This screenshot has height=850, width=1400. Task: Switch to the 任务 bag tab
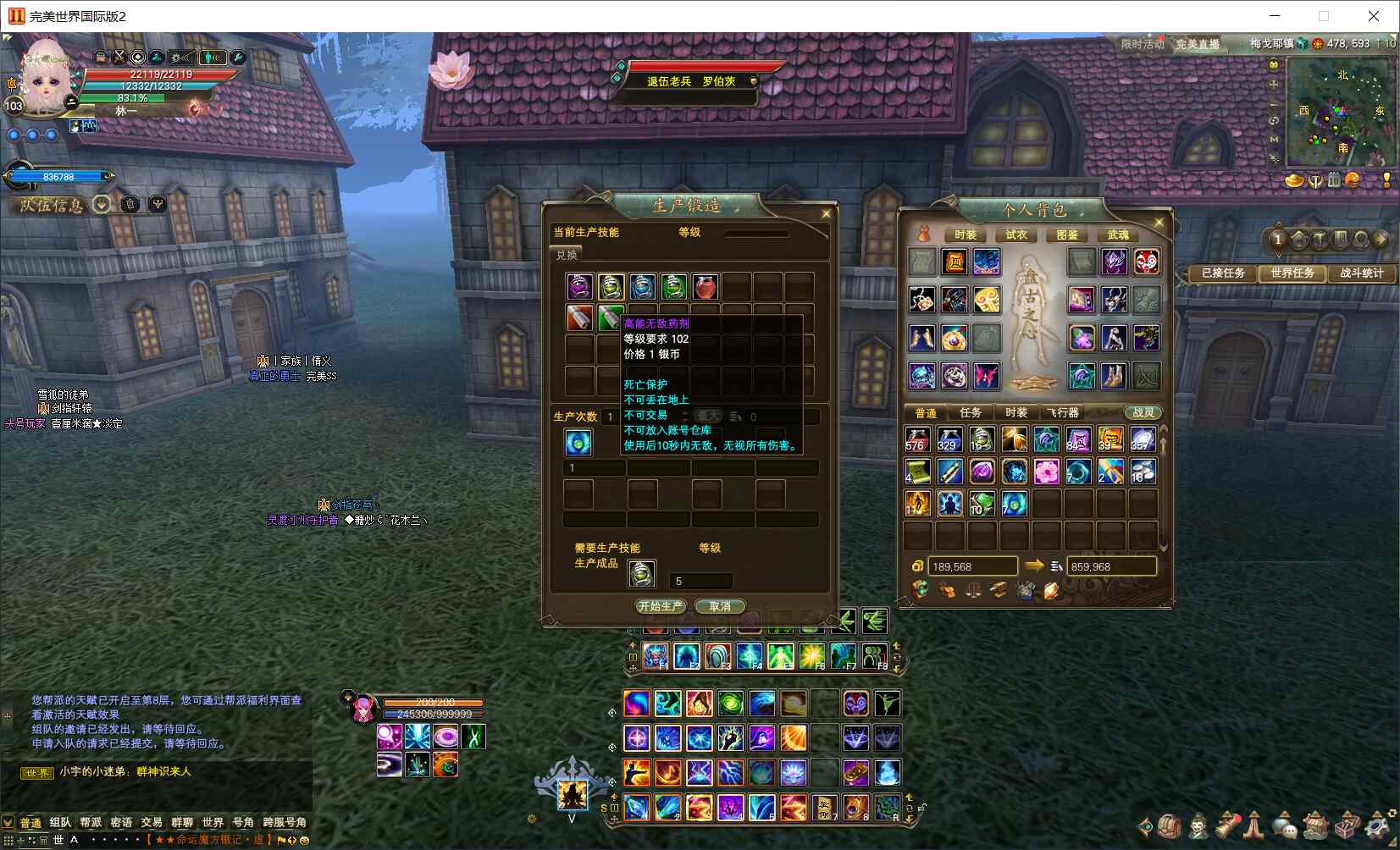click(x=971, y=412)
